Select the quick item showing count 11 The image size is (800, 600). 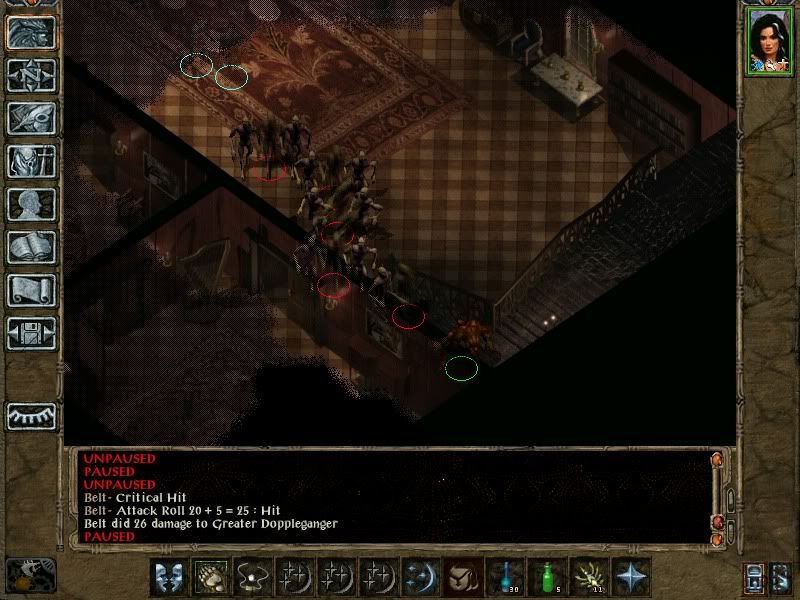pos(589,577)
